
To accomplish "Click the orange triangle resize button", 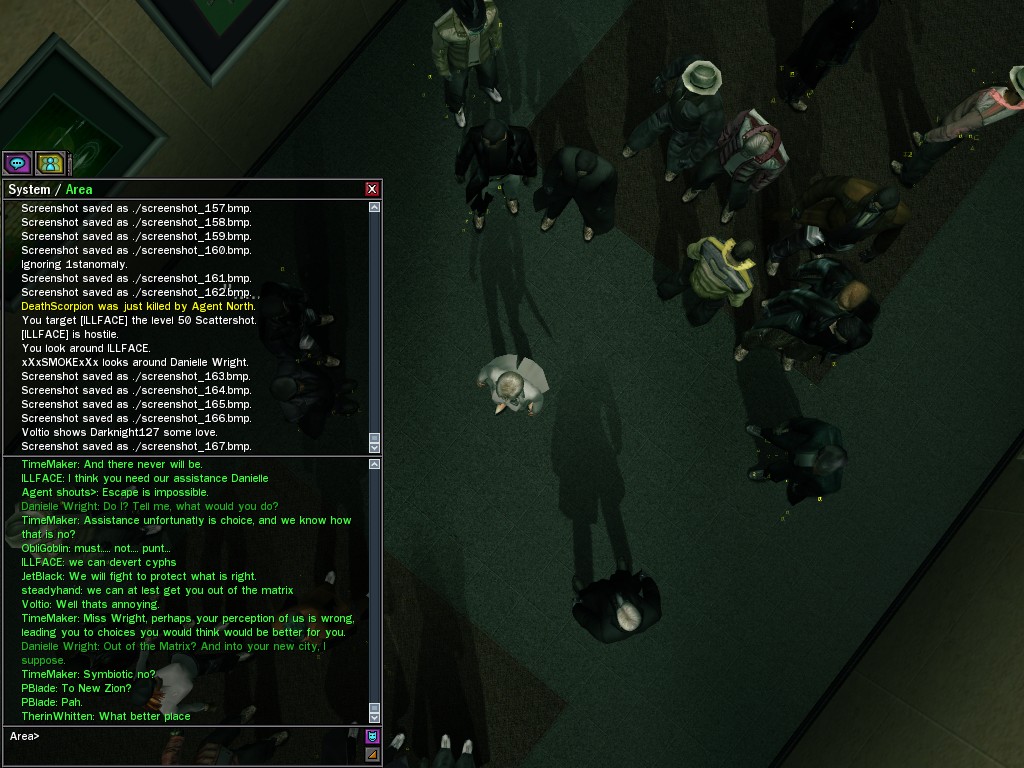I will point(373,754).
